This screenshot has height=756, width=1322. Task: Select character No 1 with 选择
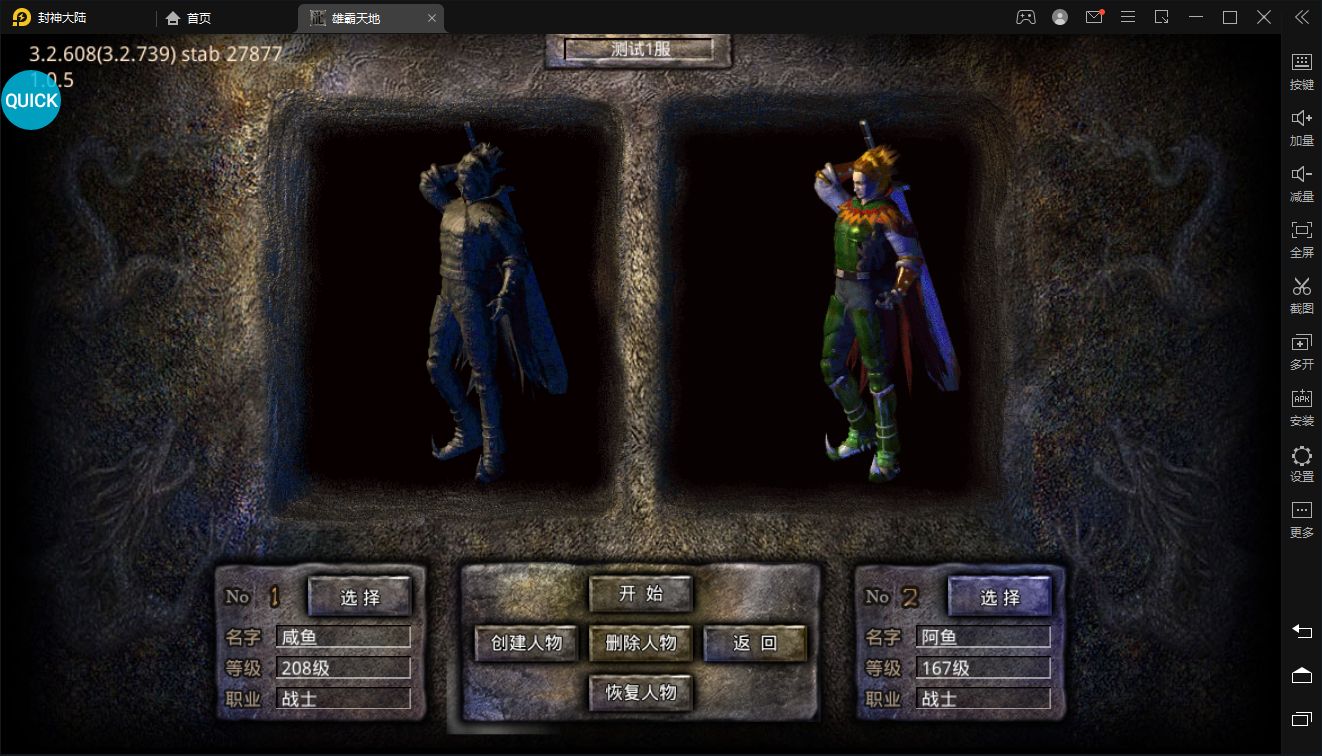(360, 598)
